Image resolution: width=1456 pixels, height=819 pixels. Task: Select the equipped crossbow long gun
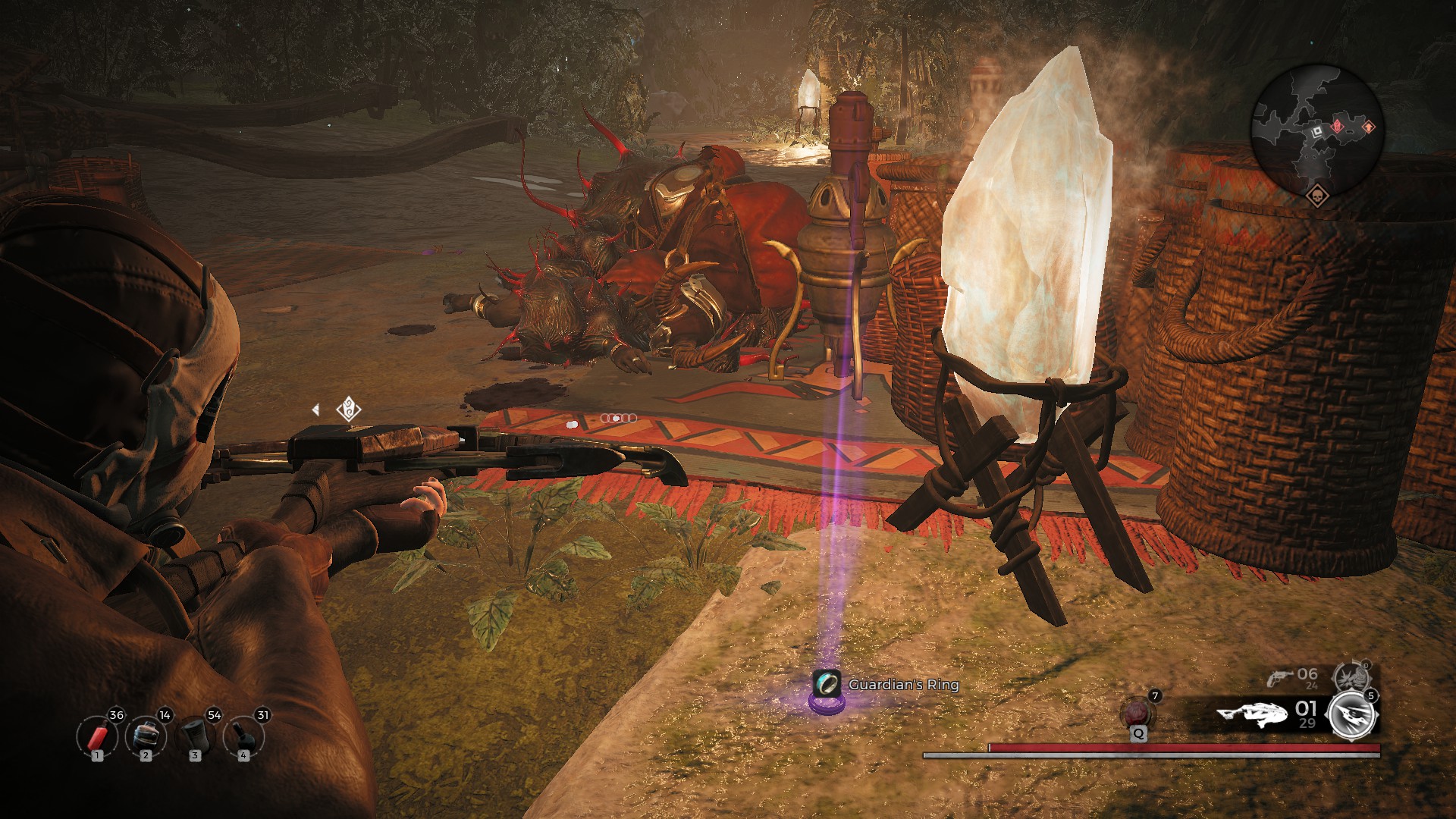[1252, 714]
